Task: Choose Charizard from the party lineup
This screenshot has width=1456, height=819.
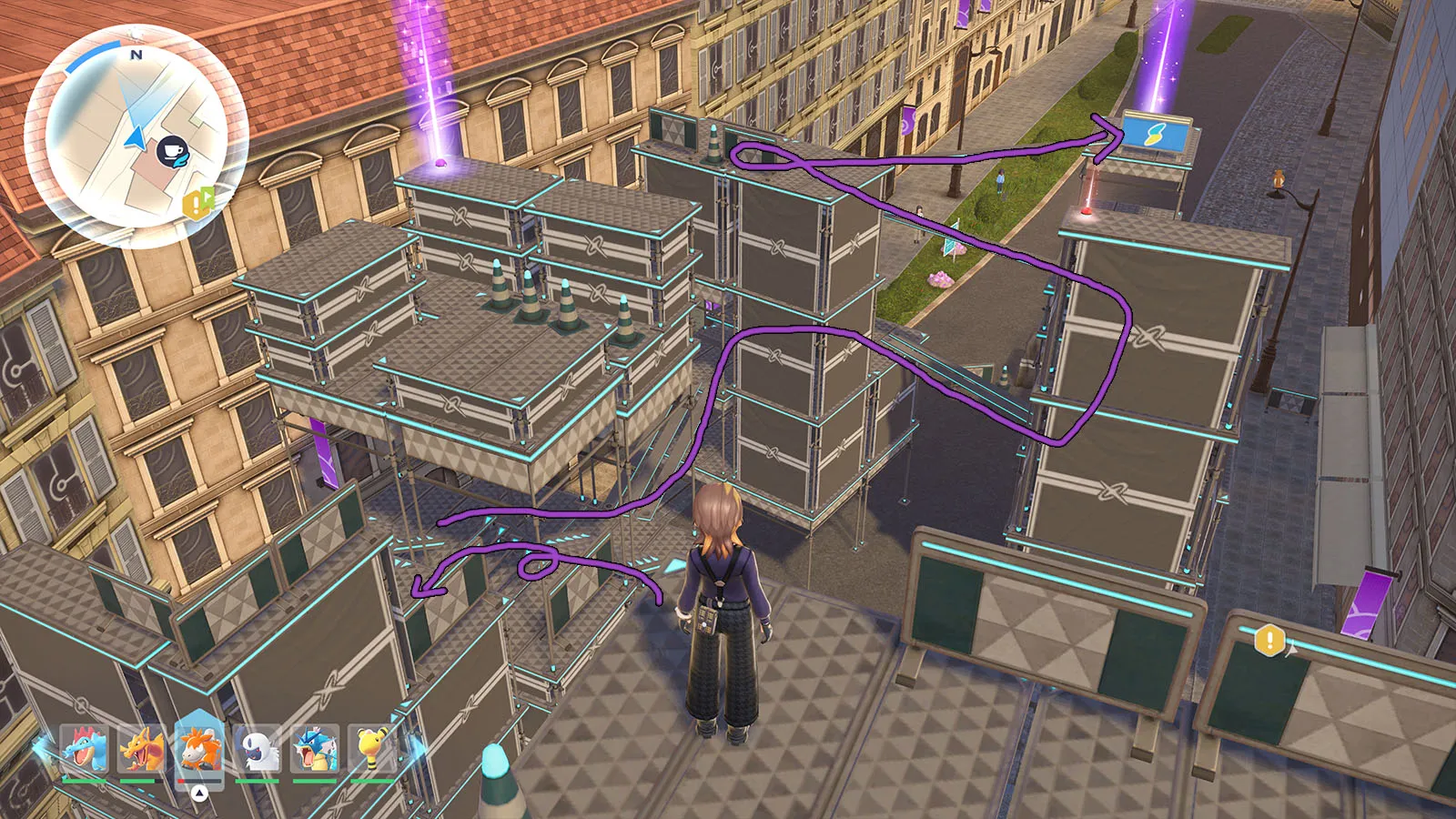Action: coord(142,751)
